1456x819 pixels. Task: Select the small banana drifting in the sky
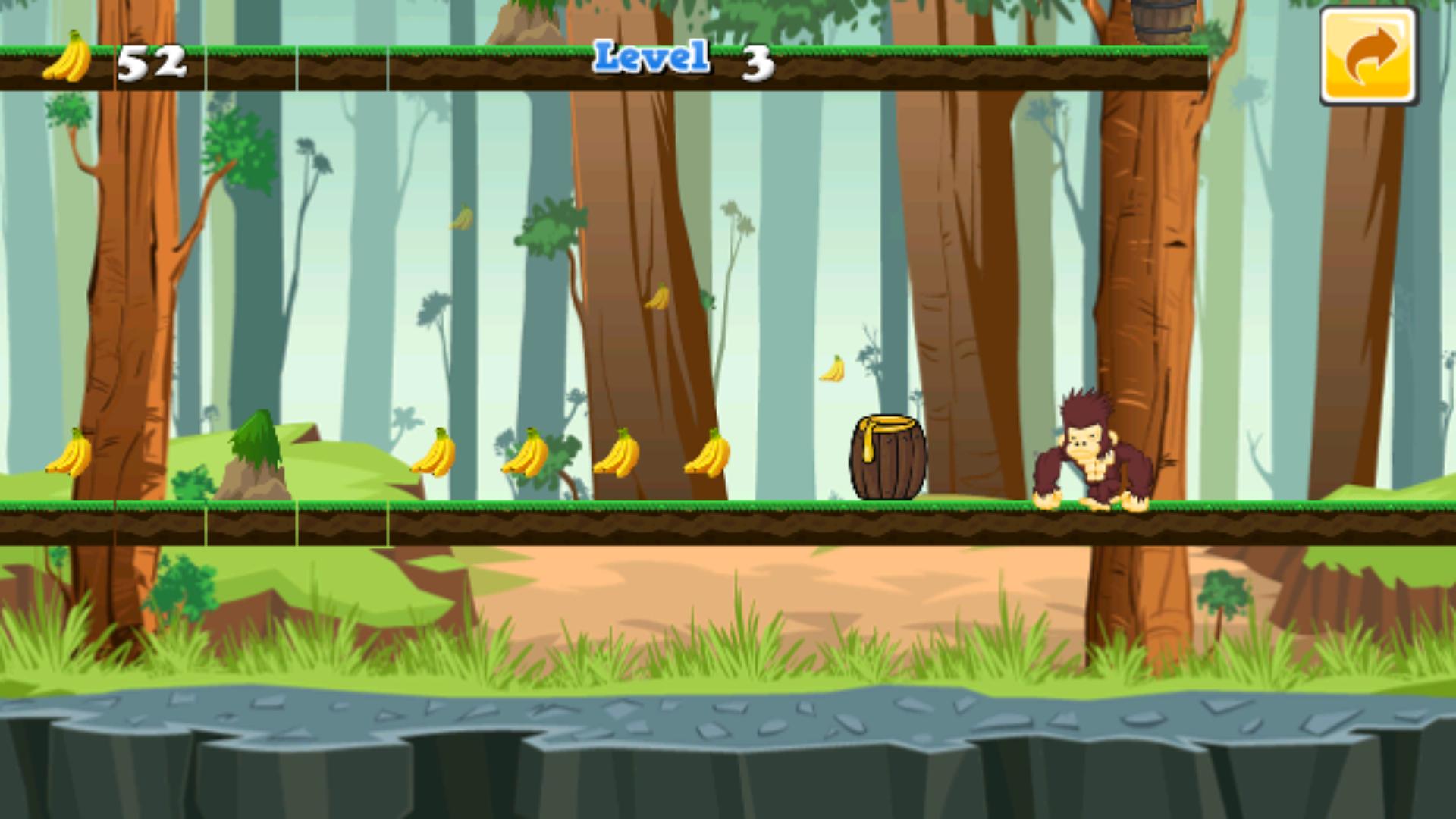pos(459,218)
